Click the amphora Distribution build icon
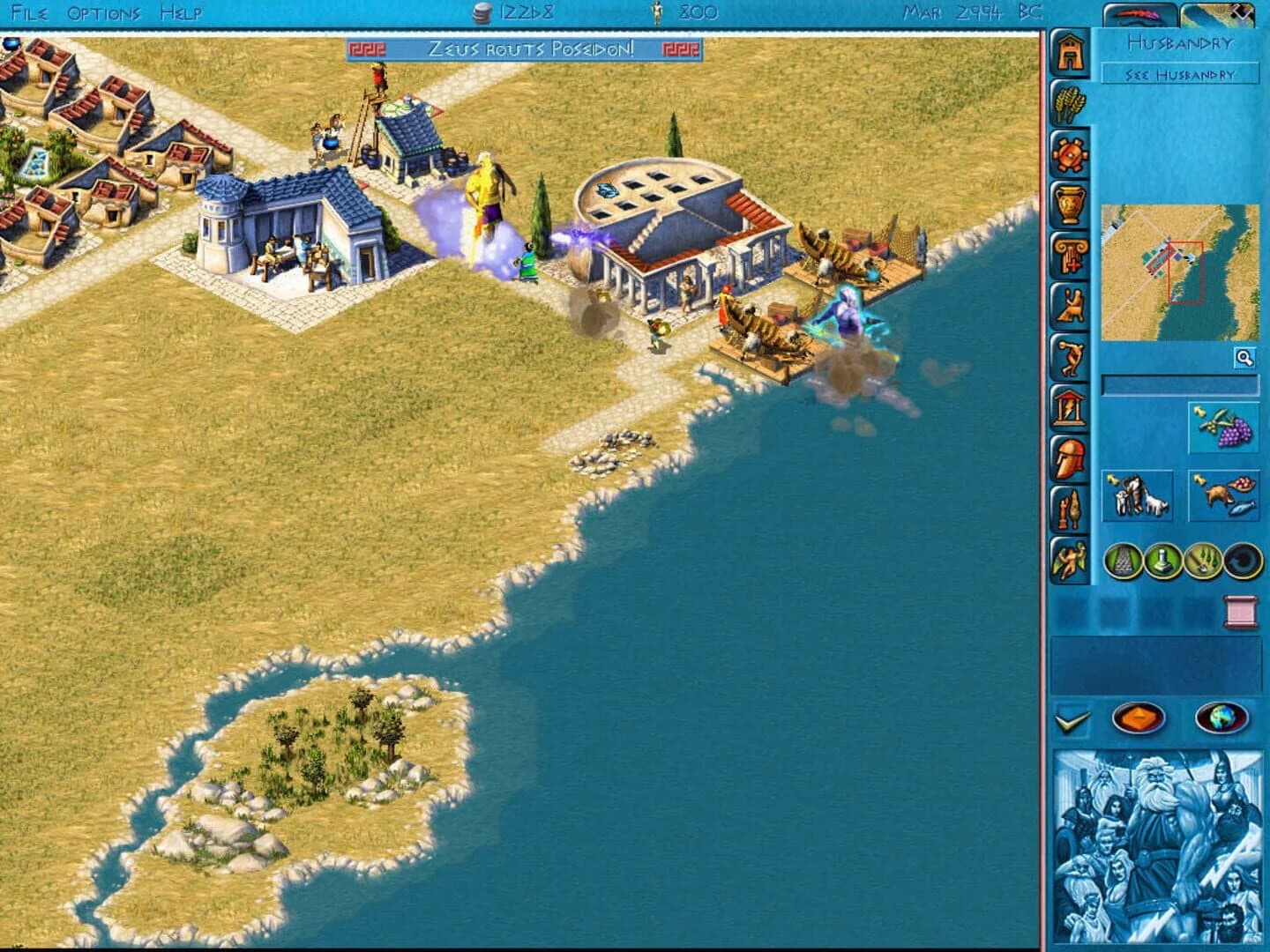This screenshot has width=1270, height=952. point(1072,205)
